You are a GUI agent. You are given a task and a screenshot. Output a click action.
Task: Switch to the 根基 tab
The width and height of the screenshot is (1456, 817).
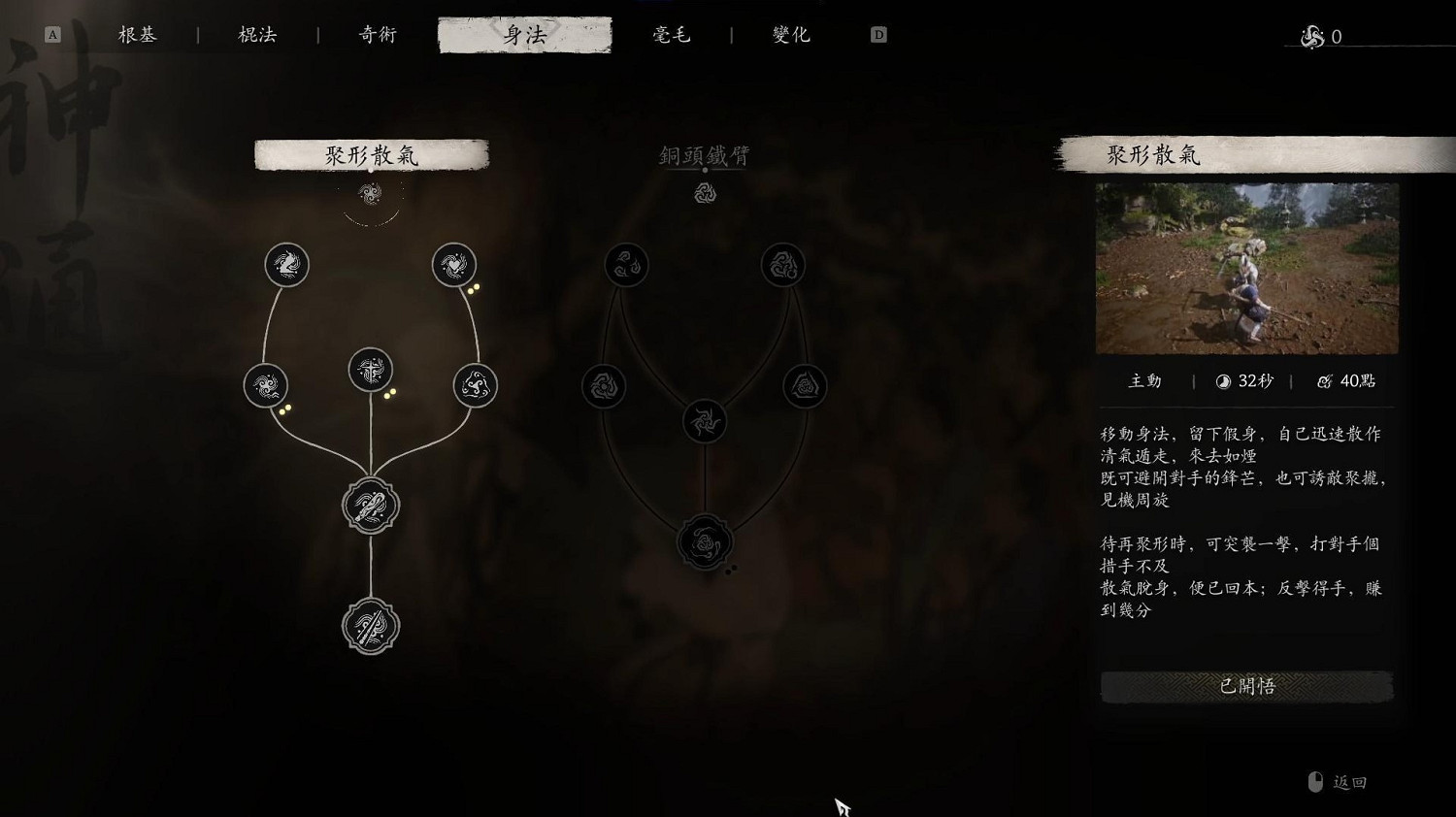click(136, 34)
